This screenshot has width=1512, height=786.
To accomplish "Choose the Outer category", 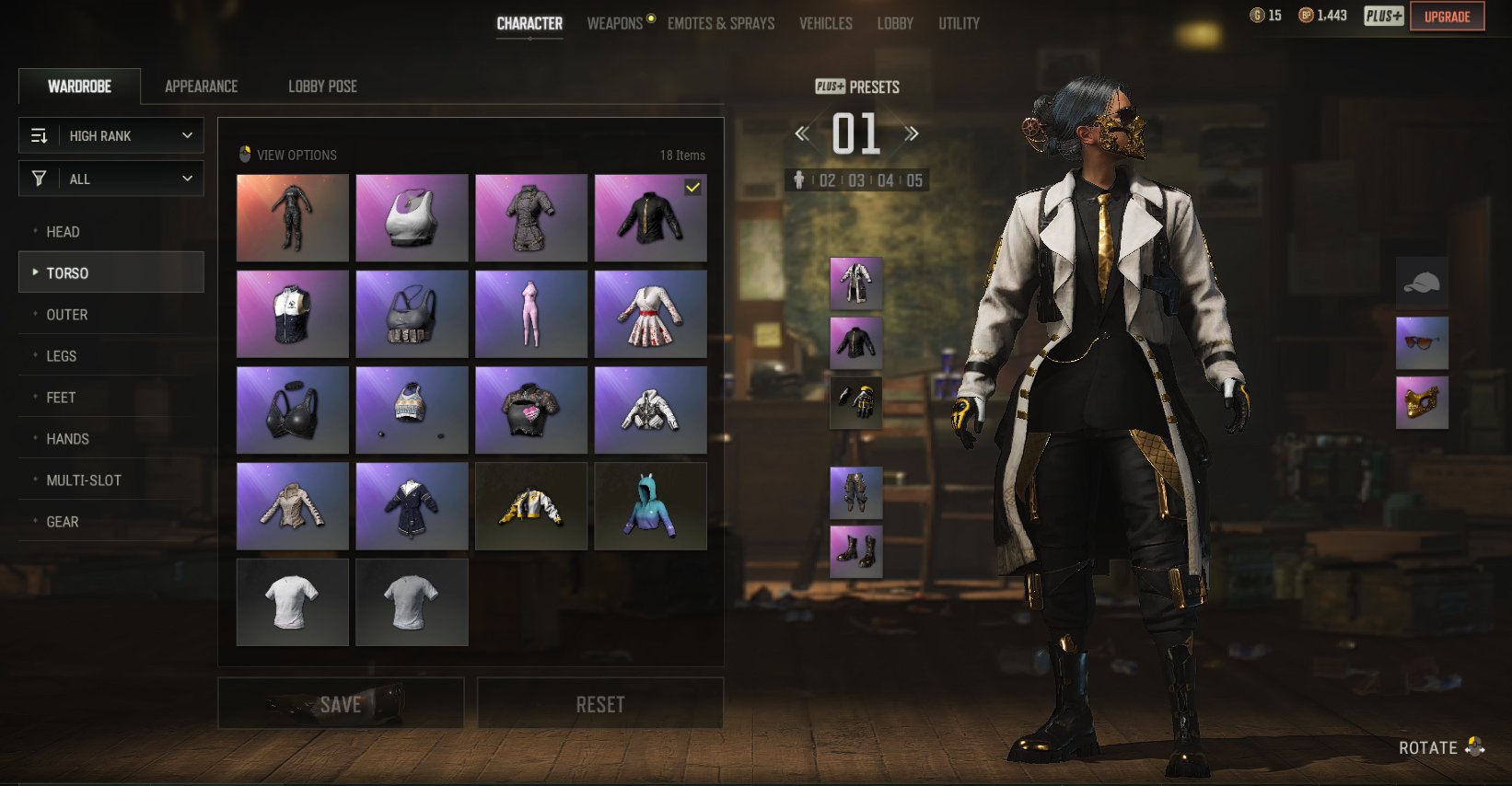I will [67, 315].
